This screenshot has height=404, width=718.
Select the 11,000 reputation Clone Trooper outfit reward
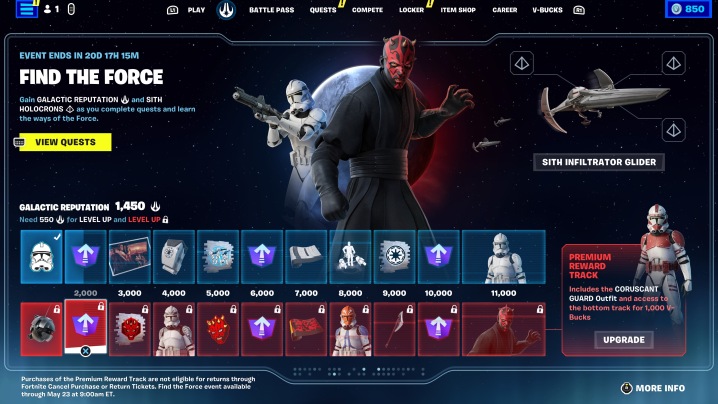[x=504, y=256]
